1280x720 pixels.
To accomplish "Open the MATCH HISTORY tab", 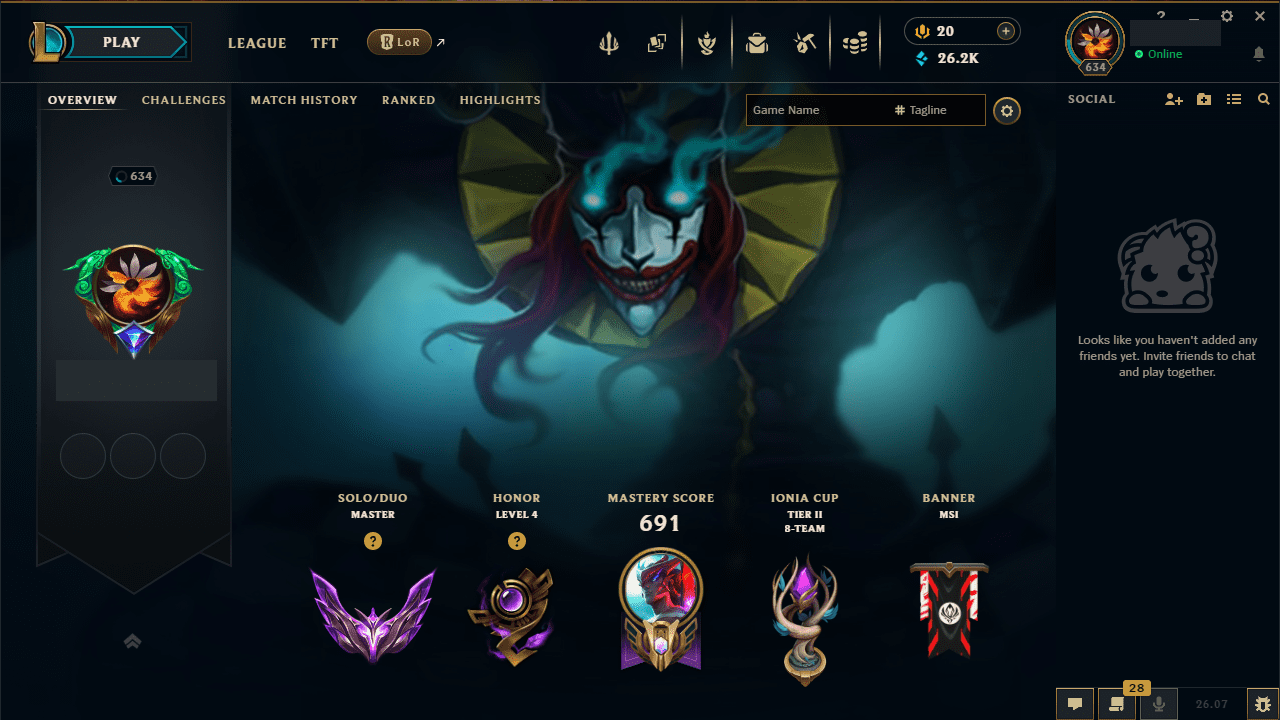I will (304, 100).
